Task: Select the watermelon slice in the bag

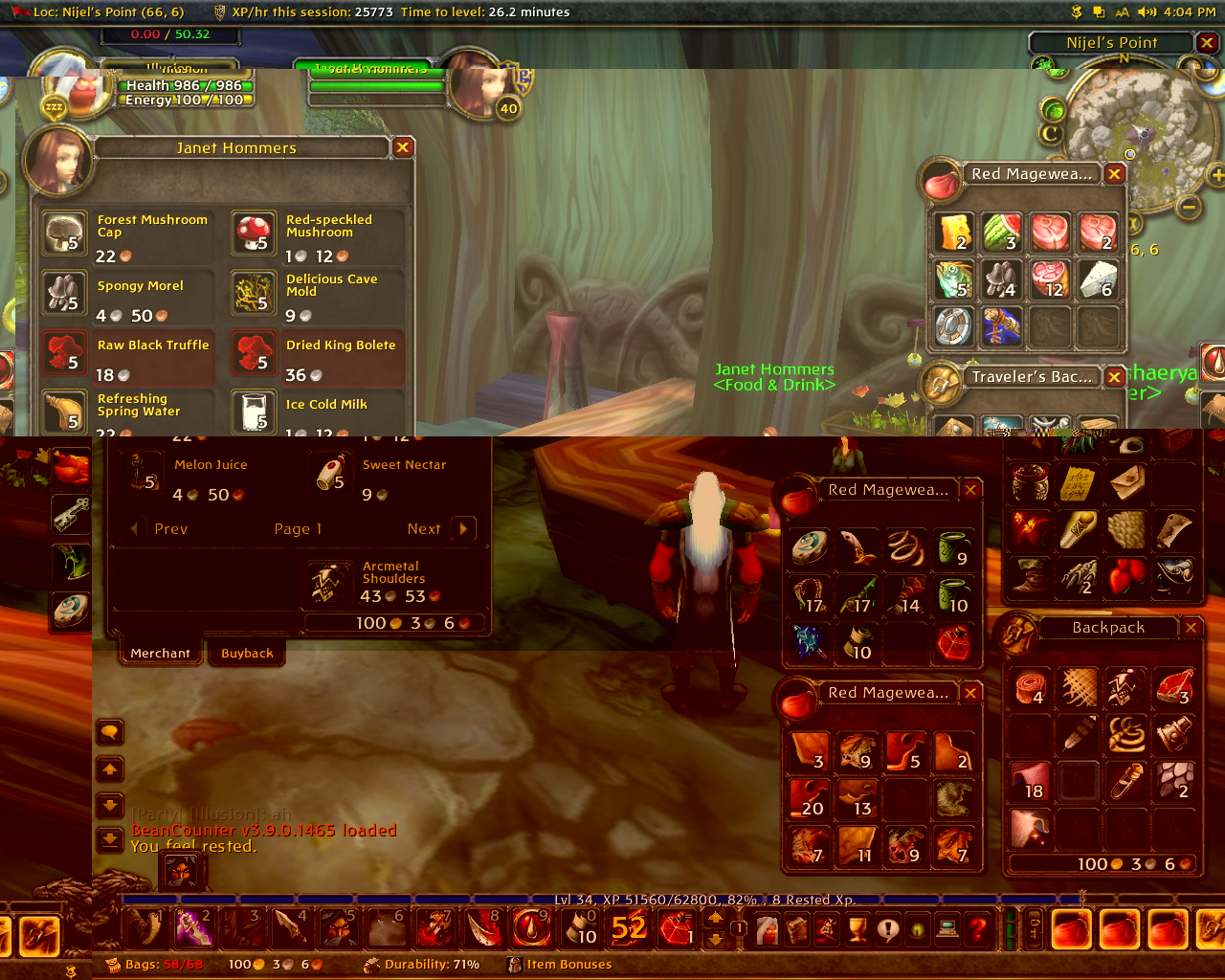Action: coord(1002,233)
